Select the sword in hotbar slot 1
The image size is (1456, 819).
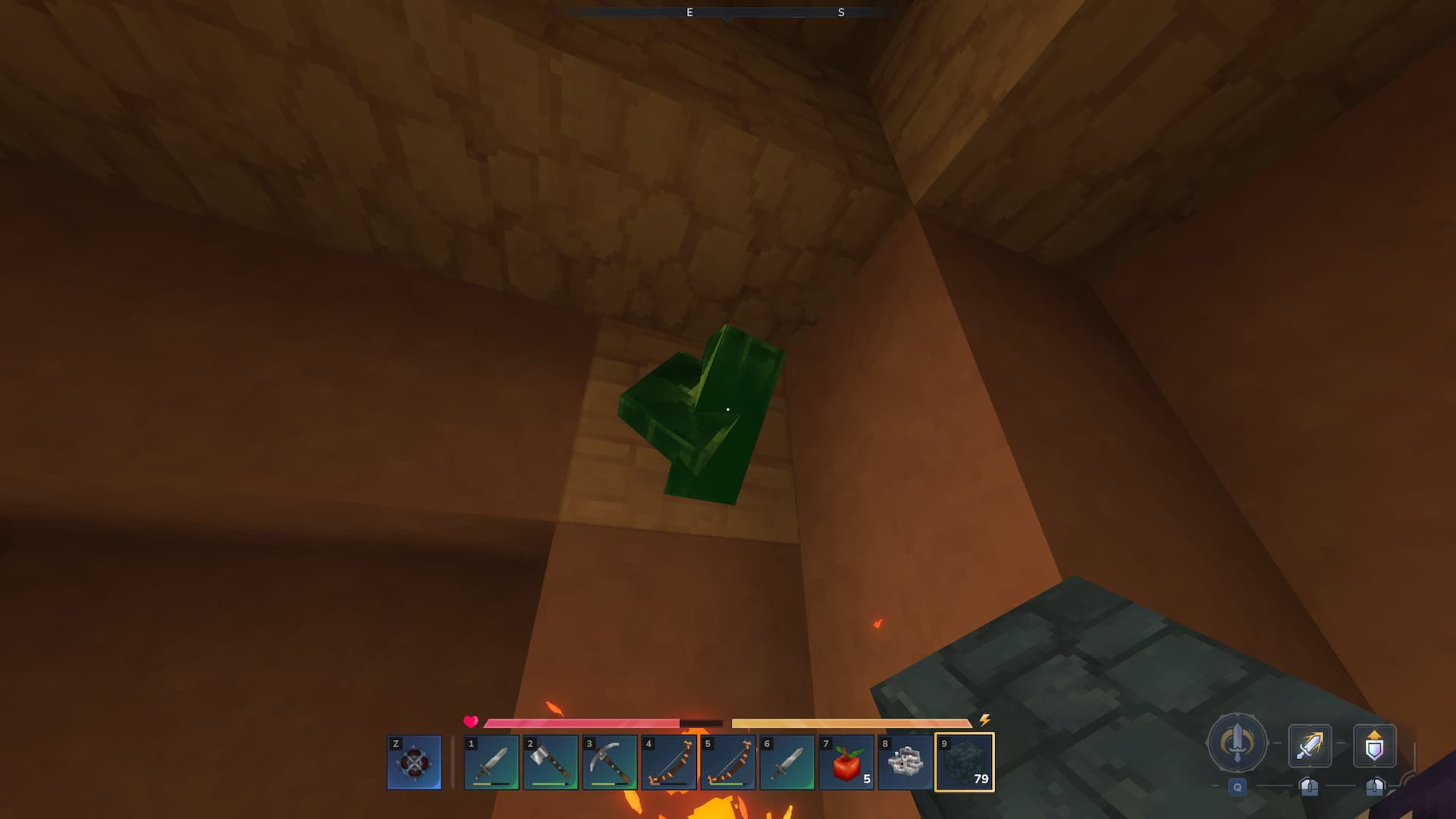coord(491,762)
